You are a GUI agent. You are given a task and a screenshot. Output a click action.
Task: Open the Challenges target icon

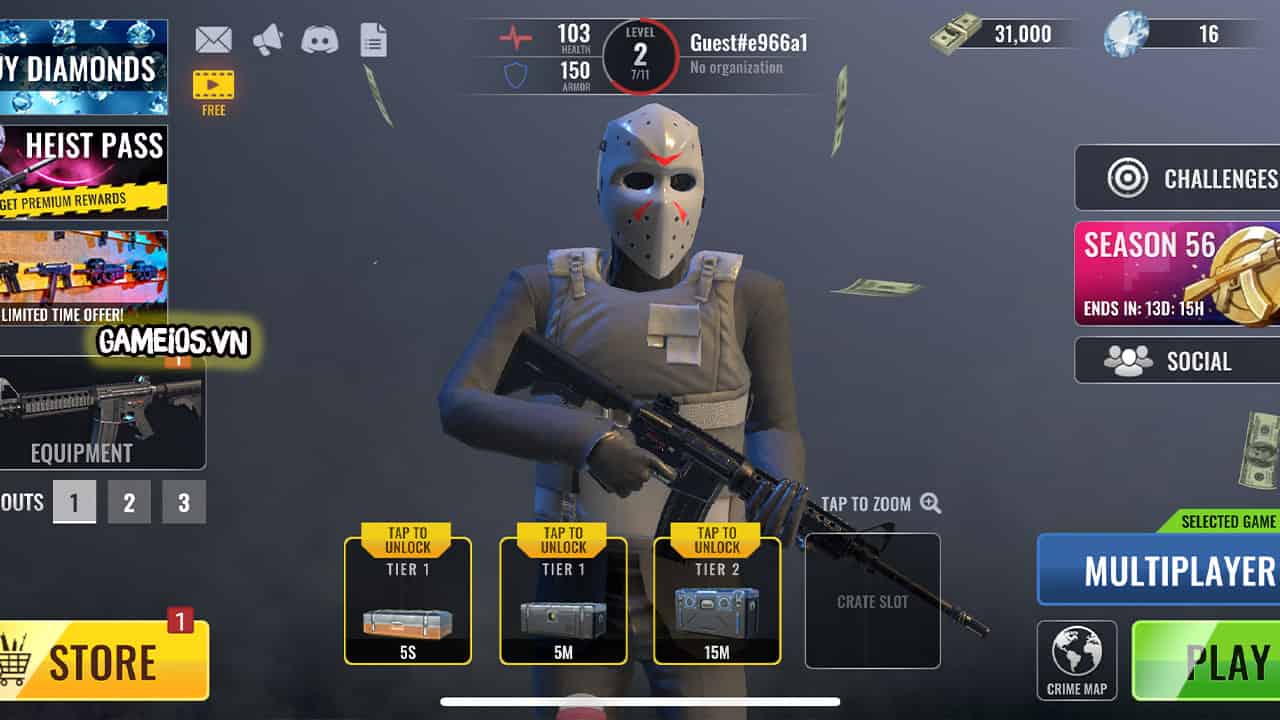tap(1130, 177)
